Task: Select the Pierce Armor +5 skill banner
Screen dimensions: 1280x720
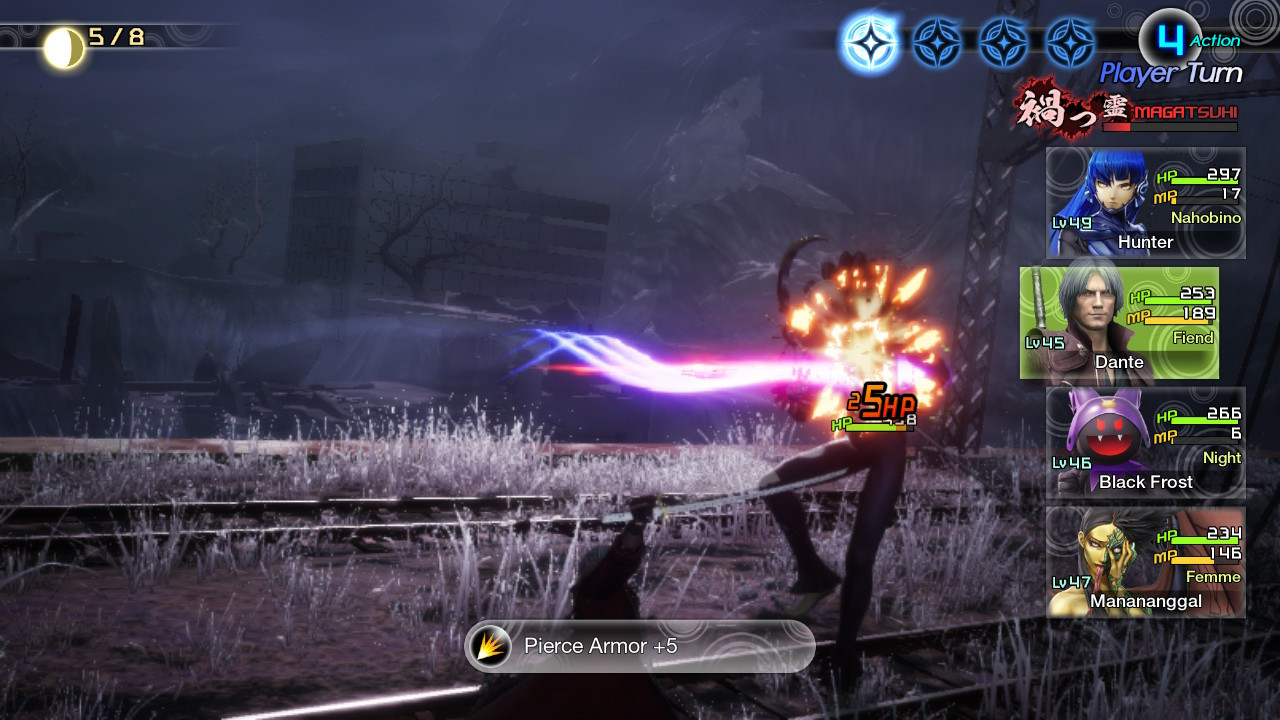Action: [x=639, y=646]
